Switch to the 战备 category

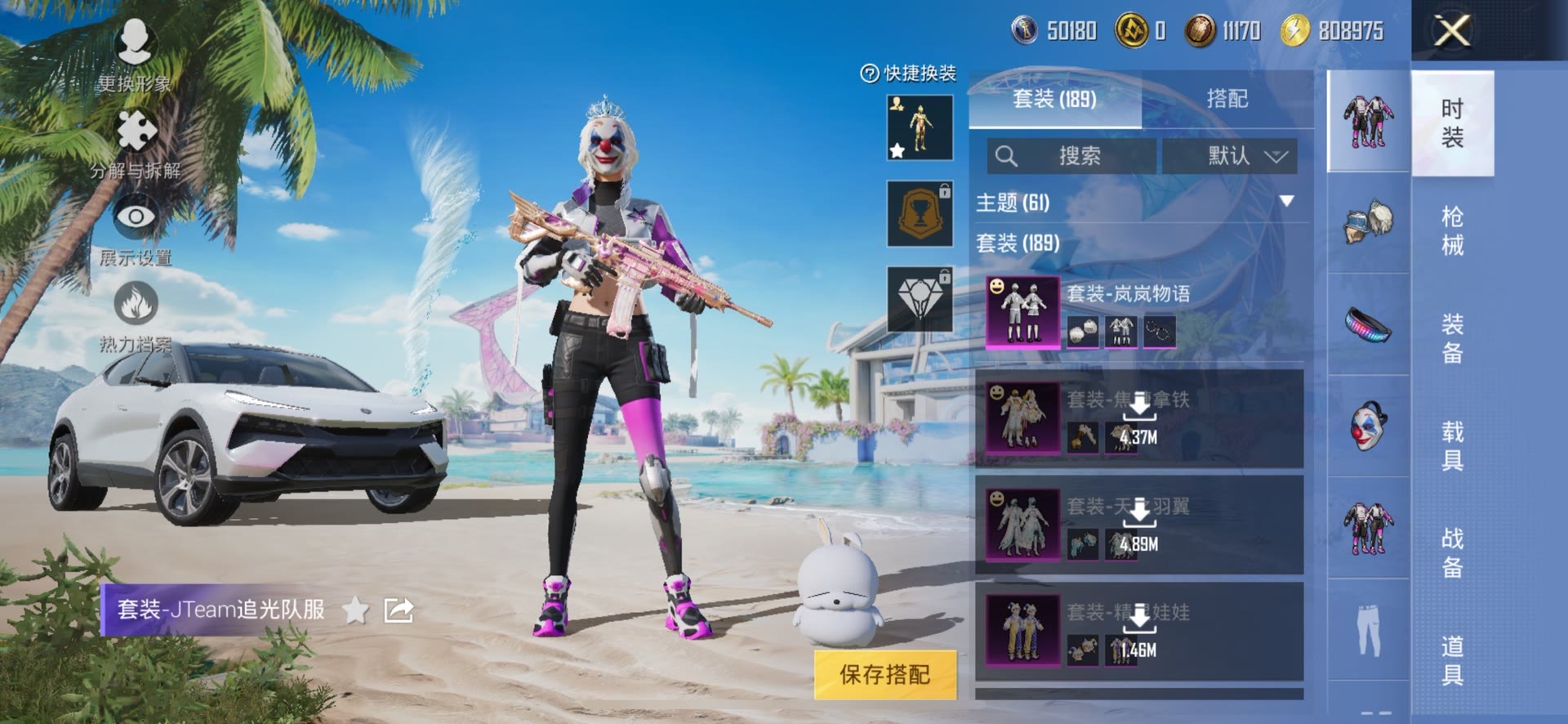pyautogui.click(x=1452, y=552)
